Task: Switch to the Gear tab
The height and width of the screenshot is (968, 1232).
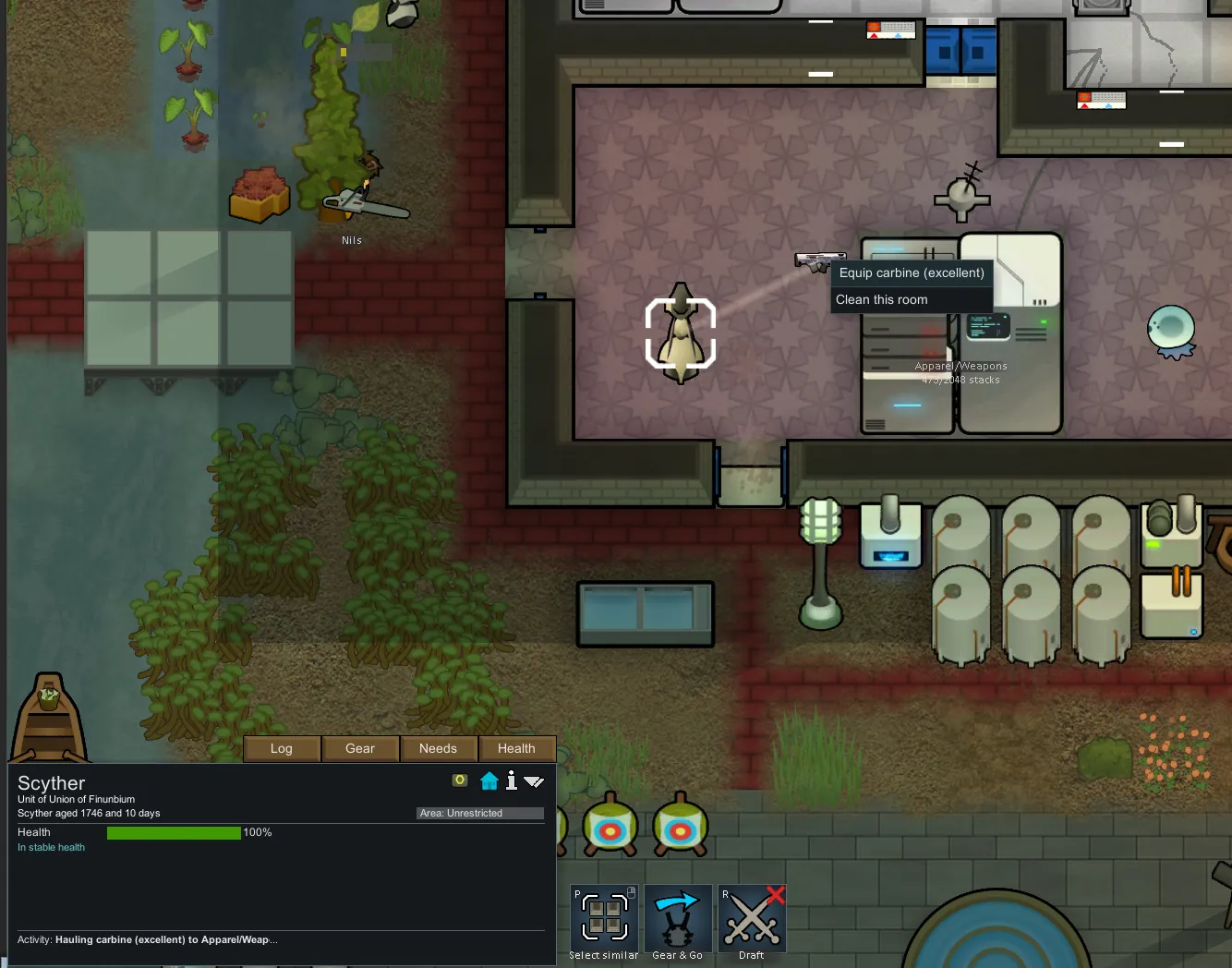Action: (360, 748)
